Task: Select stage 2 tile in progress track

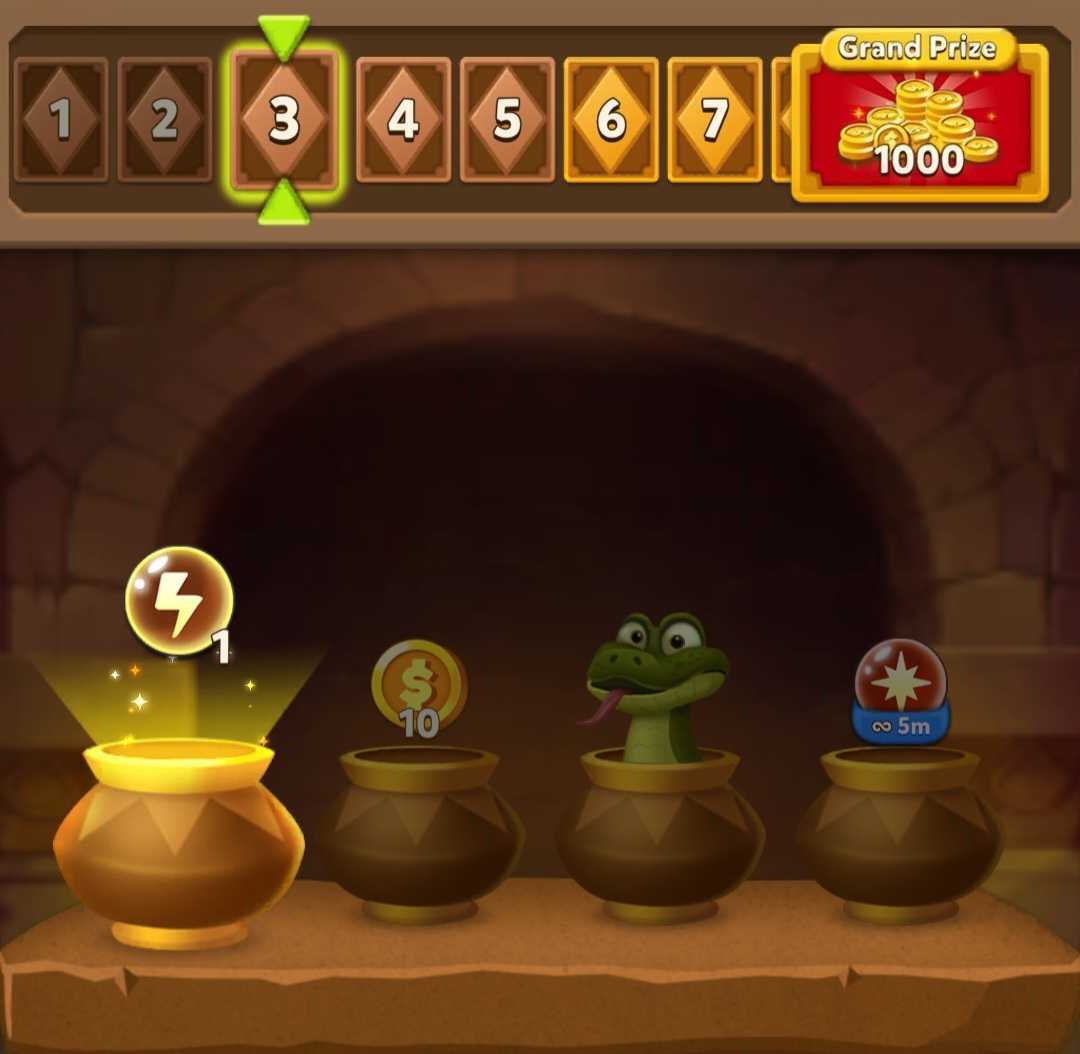Action: click(x=164, y=120)
